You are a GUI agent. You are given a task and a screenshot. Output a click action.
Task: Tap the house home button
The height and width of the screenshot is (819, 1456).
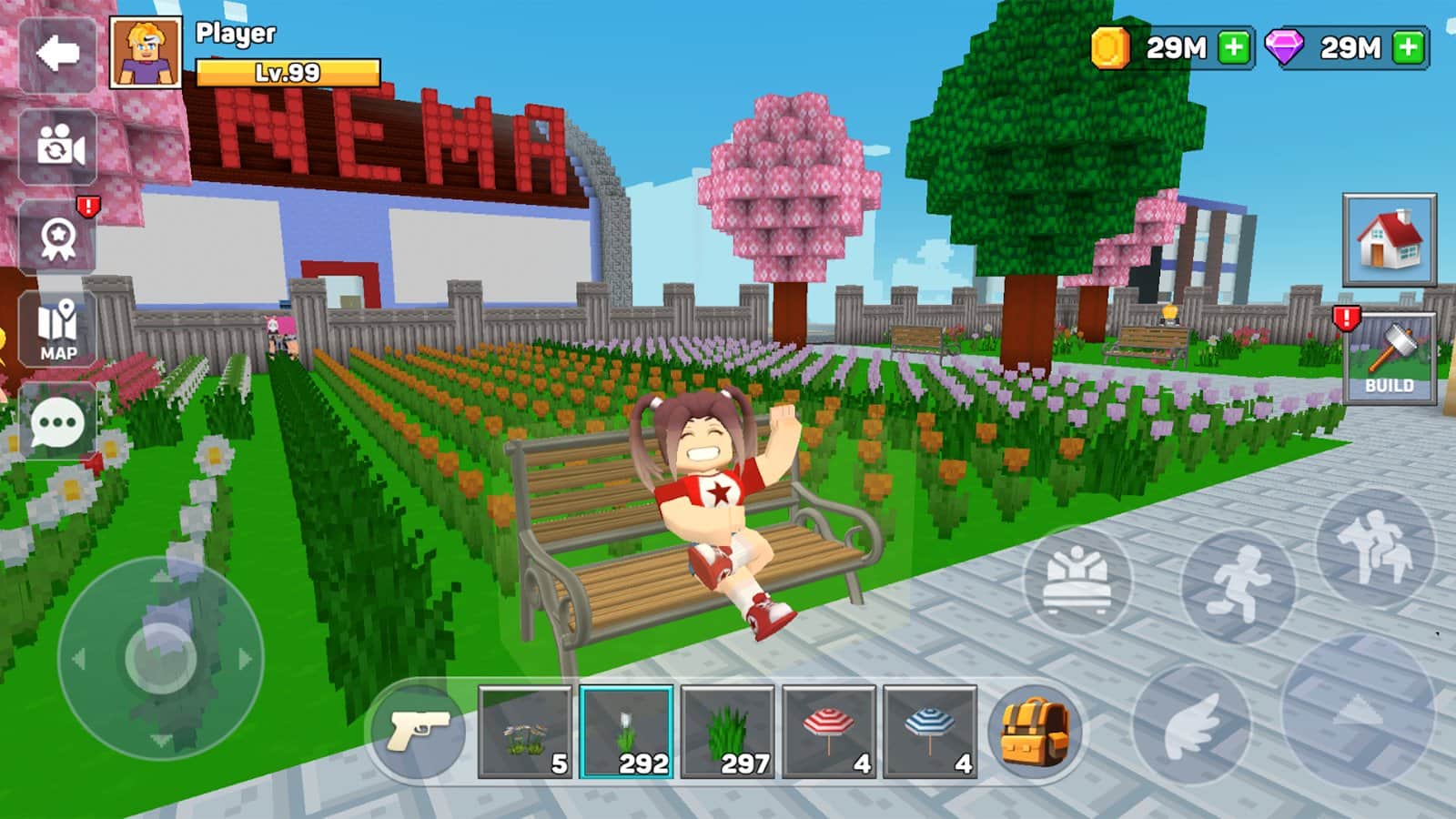point(1389,240)
